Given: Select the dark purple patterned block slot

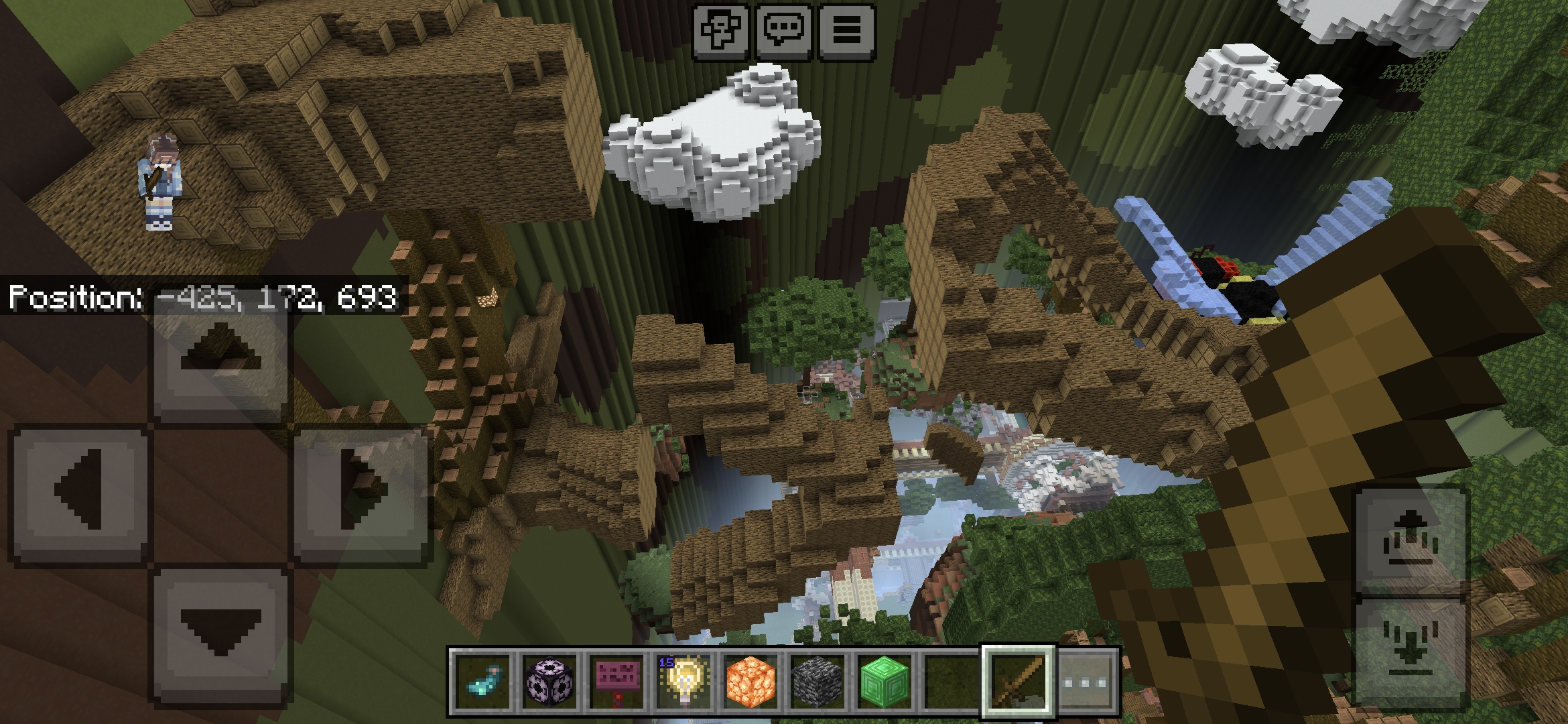Looking at the screenshot, I should pyautogui.click(x=550, y=682).
